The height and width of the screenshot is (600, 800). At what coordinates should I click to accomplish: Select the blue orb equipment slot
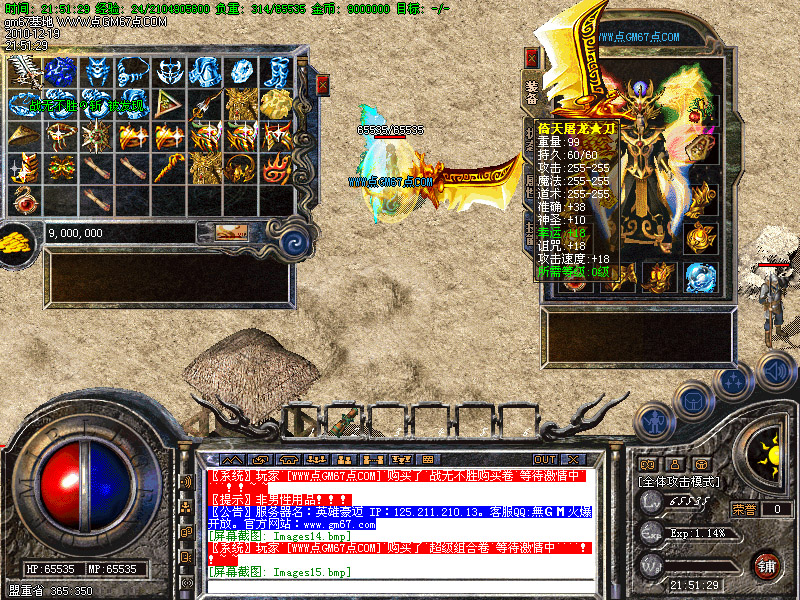pyautogui.click(x=700, y=276)
